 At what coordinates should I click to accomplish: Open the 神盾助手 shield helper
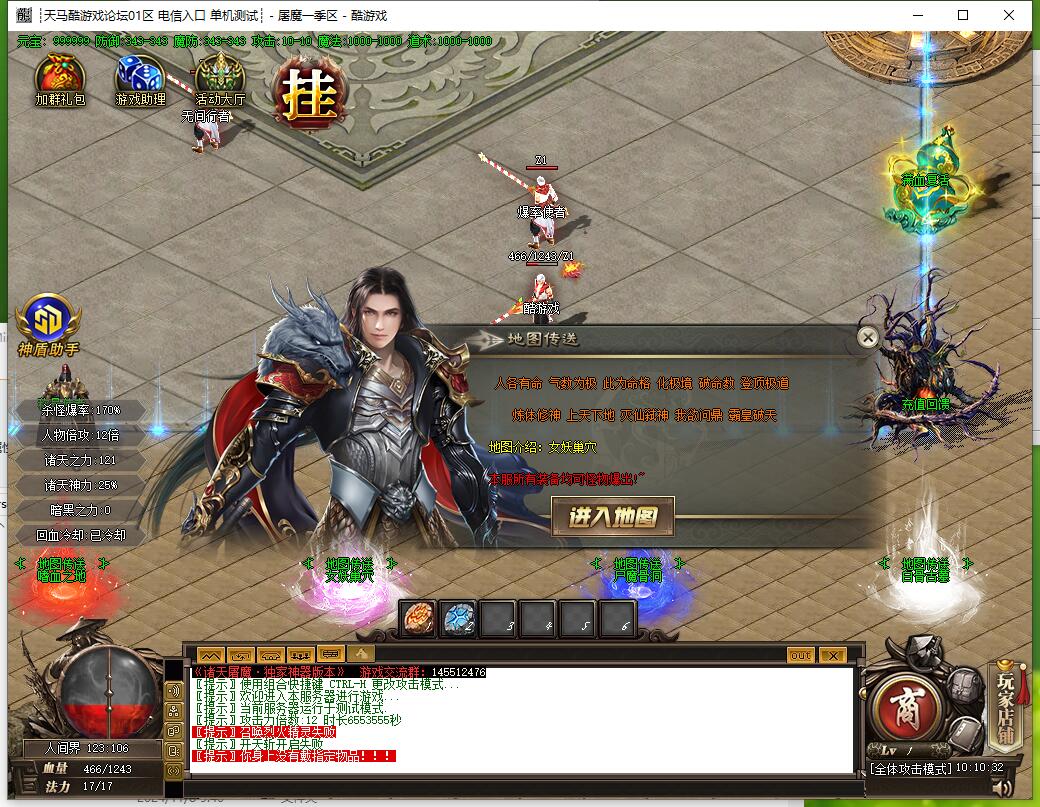coord(48,322)
